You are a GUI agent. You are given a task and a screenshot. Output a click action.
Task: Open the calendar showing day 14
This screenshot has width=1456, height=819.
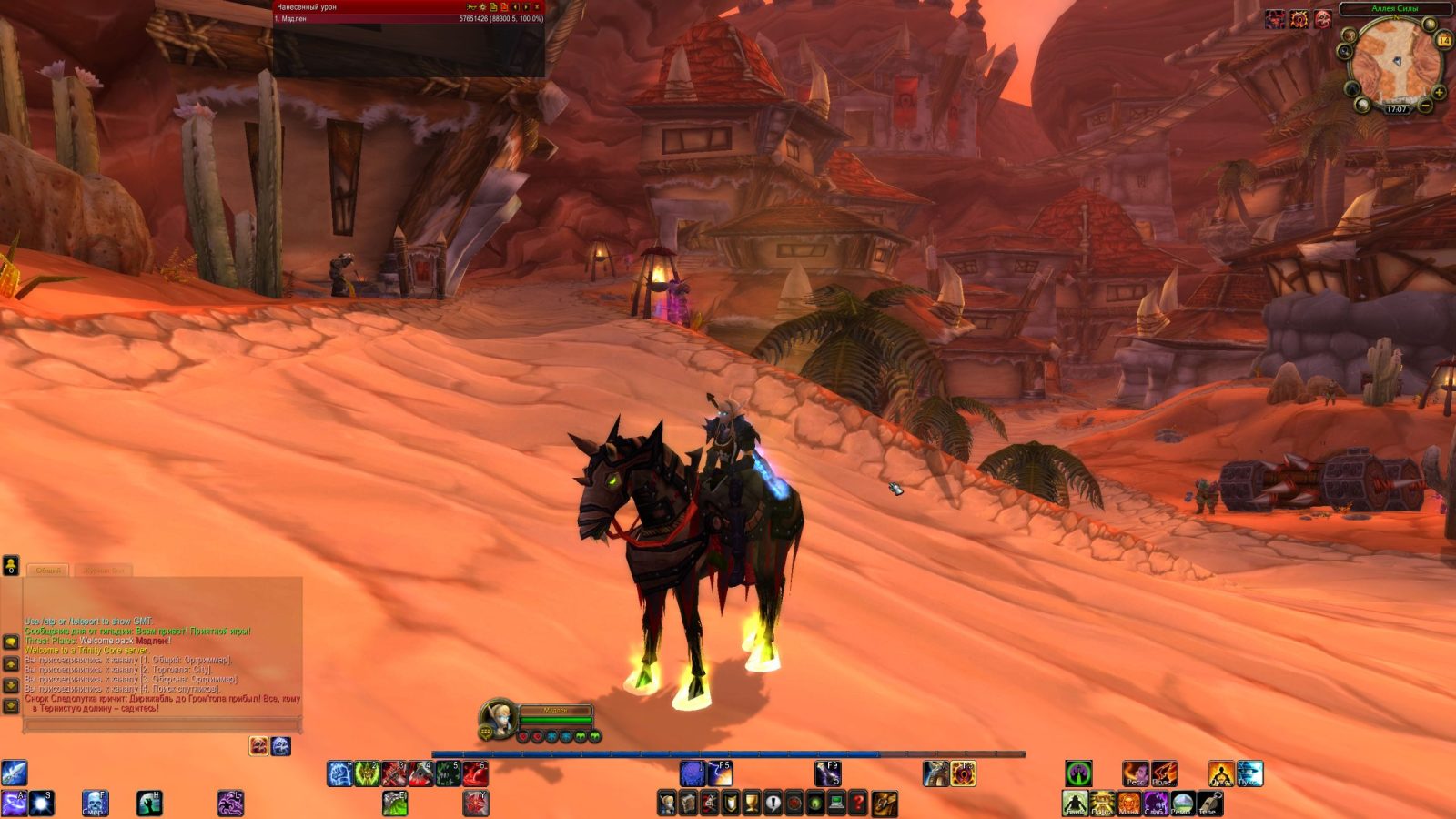(1443, 40)
